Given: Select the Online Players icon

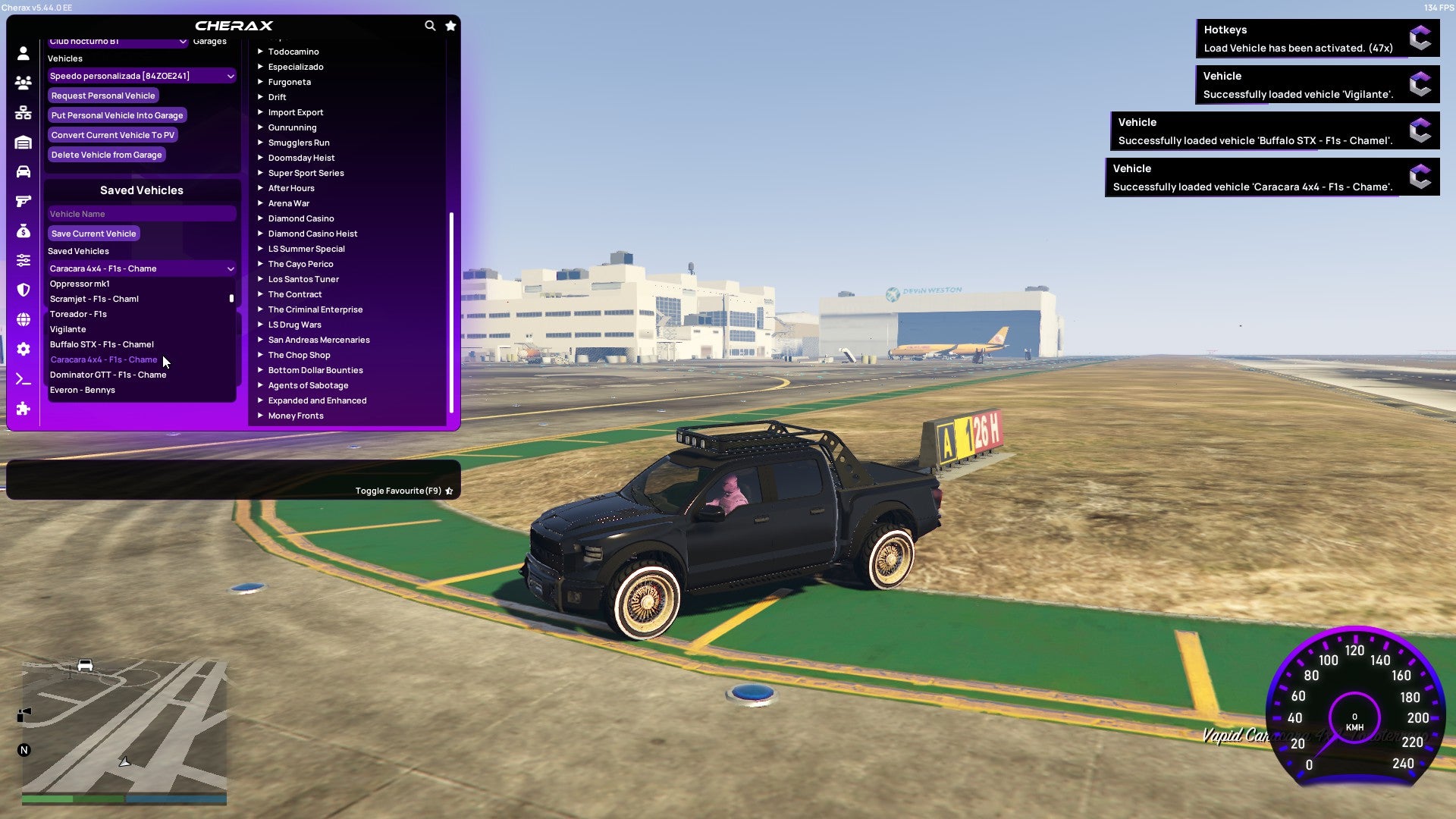Looking at the screenshot, I should click(22, 83).
